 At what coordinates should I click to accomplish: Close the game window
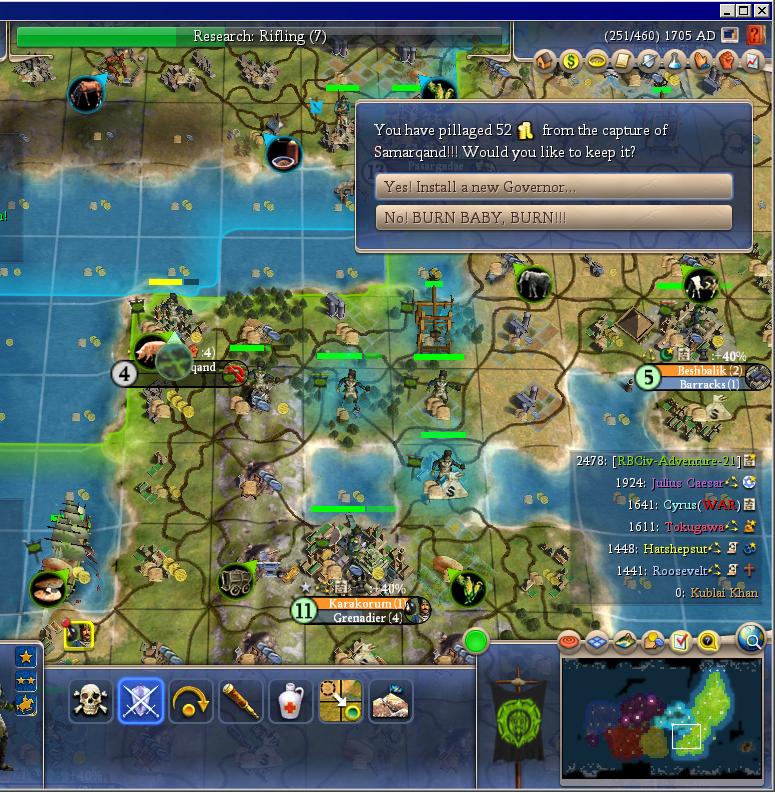[761, 11]
